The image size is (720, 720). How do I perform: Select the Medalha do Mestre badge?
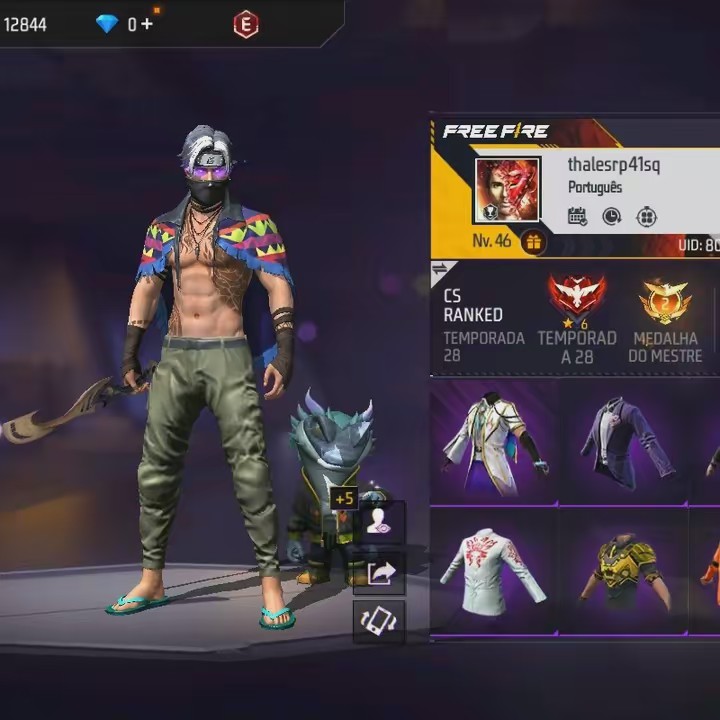coord(665,301)
